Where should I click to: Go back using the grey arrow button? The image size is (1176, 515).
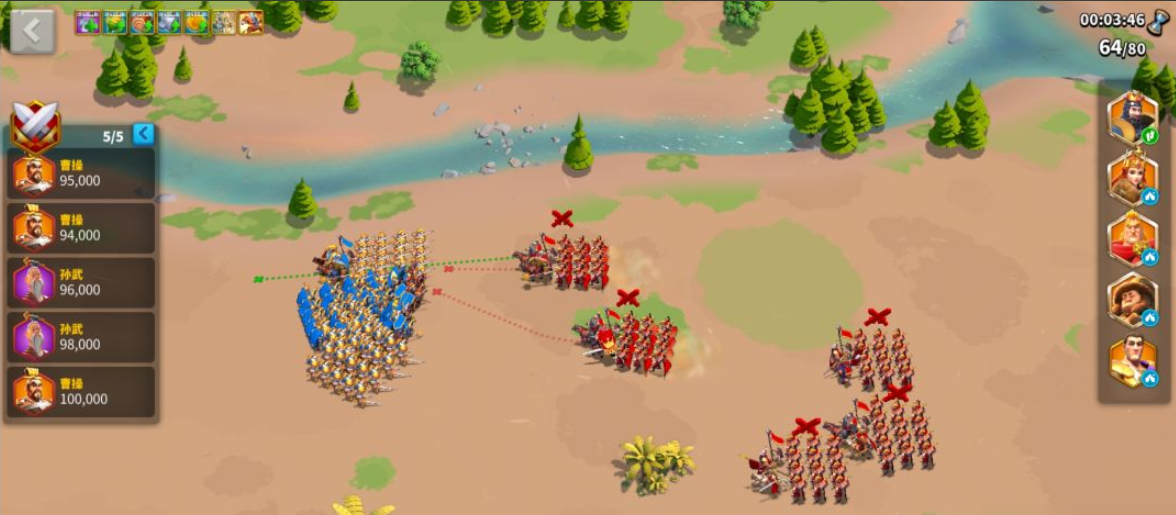coord(32,31)
